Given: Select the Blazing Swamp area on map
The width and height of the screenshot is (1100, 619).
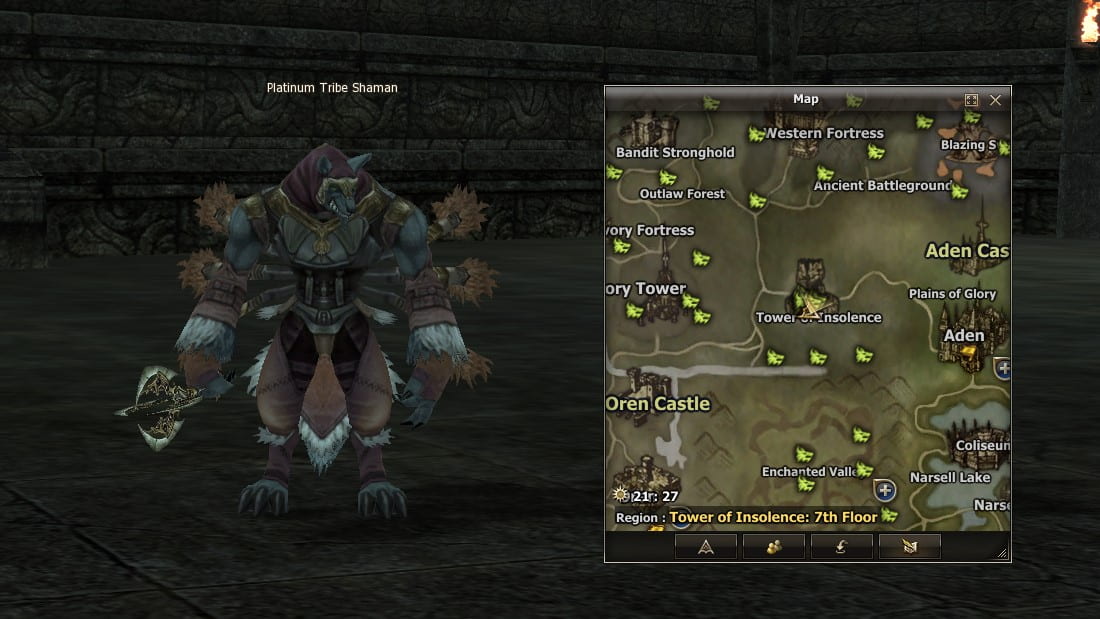Looking at the screenshot, I should tap(968, 145).
